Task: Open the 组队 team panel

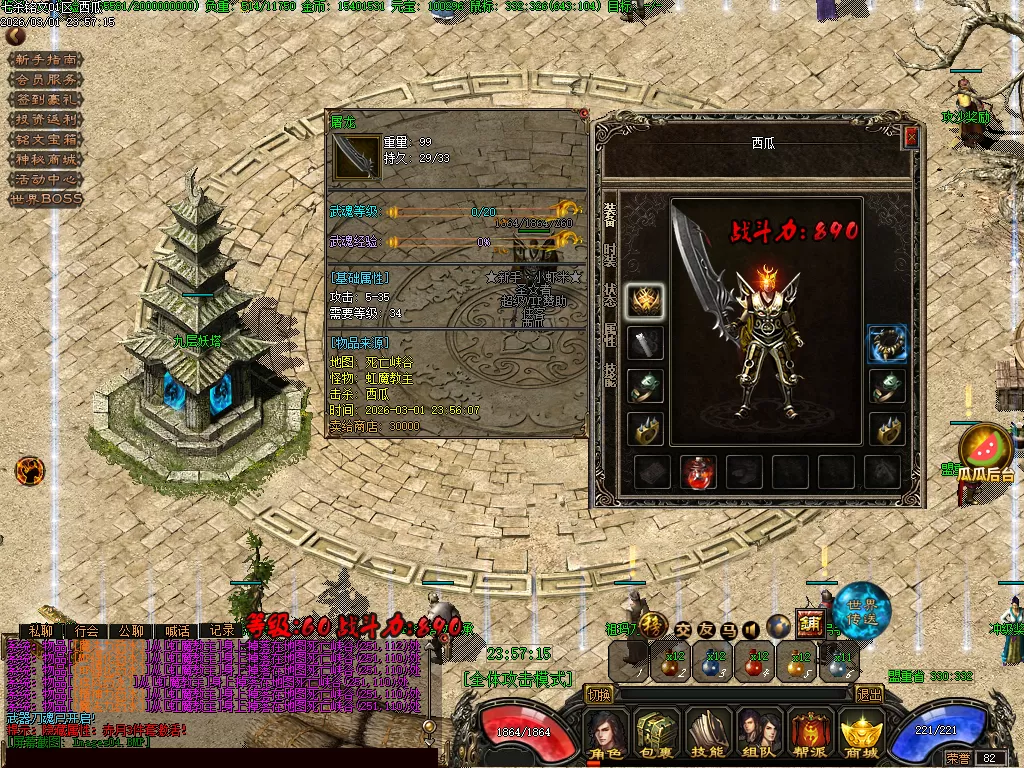Action: pos(759,735)
